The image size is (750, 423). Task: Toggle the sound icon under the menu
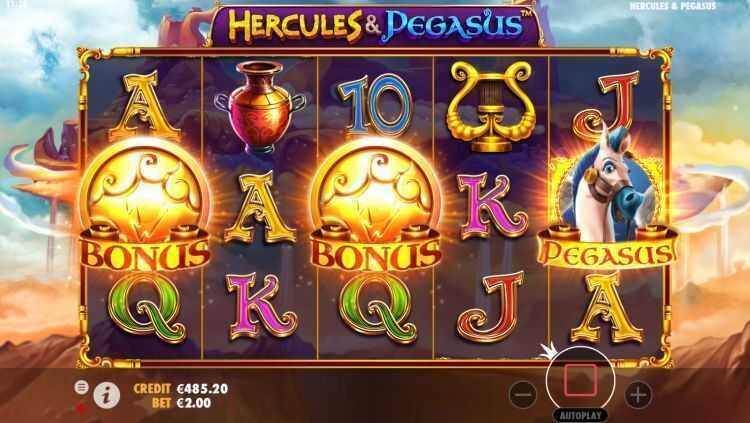coord(81,406)
